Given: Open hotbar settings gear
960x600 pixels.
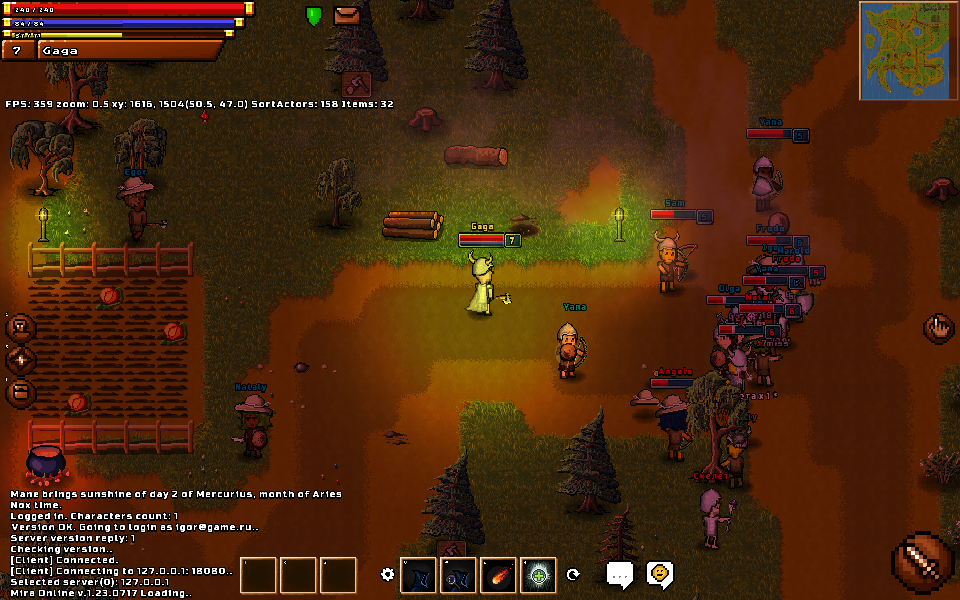Looking at the screenshot, I should pyautogui.click(x=388, y=574).
